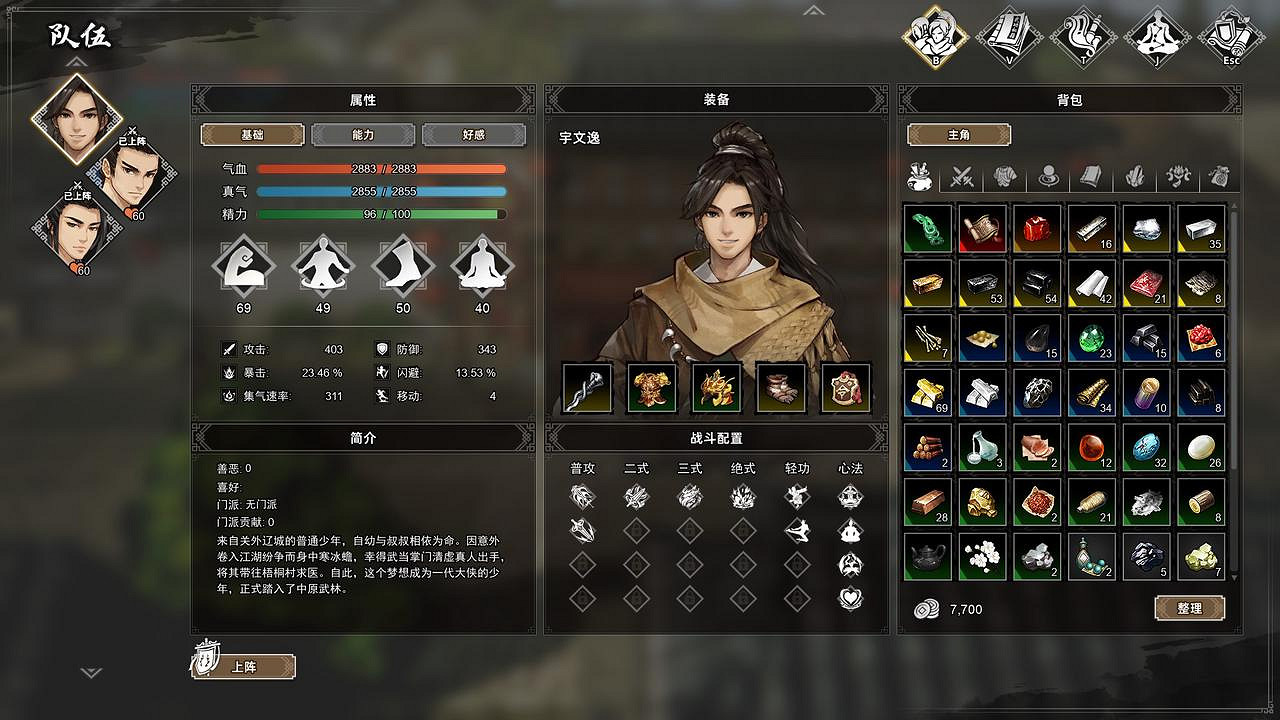Click the green 精力 stamina bar

(x=380, y=213)
